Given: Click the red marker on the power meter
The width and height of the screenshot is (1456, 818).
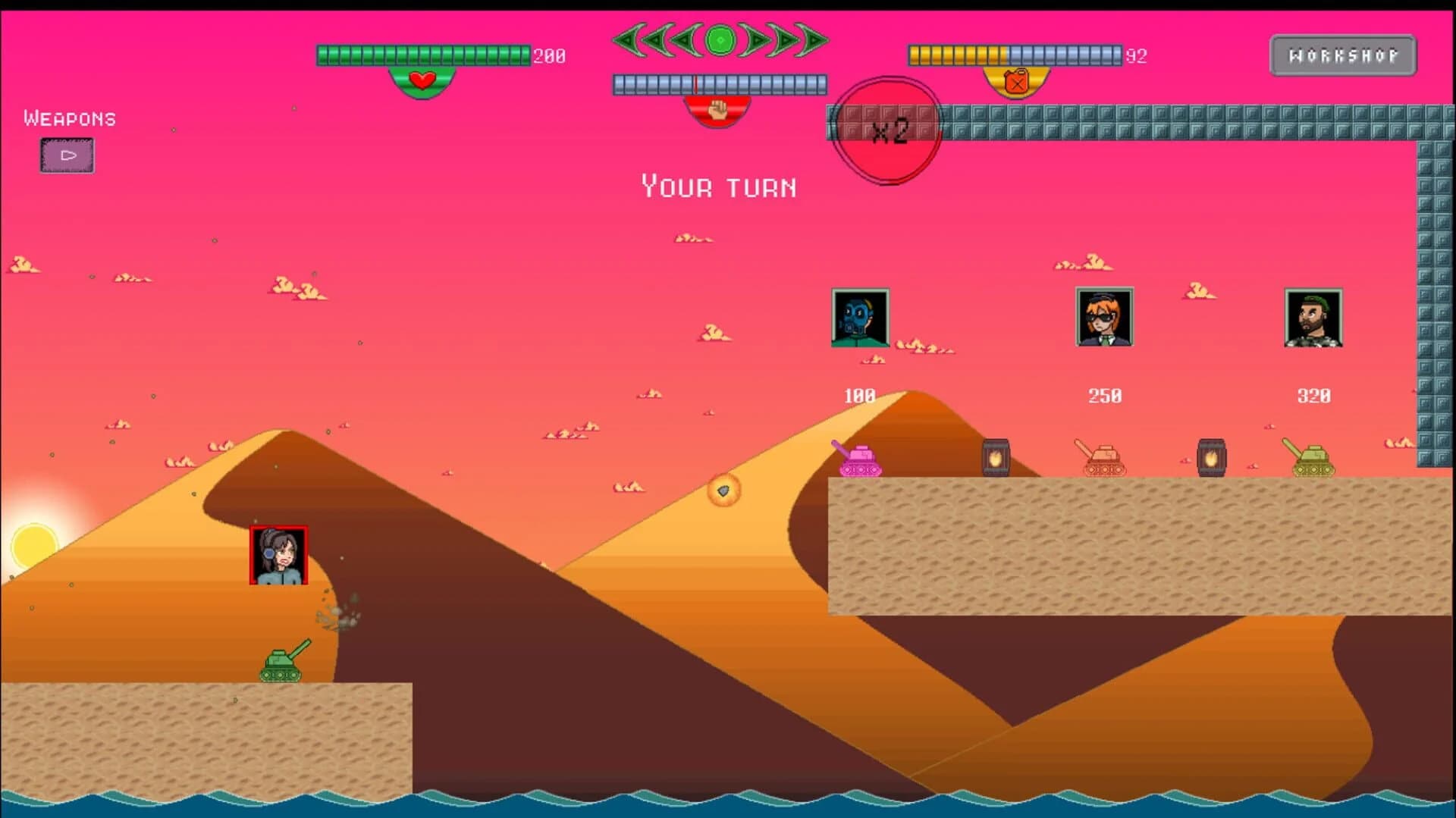Looking at the screenshot, I should tap(696, 83).
